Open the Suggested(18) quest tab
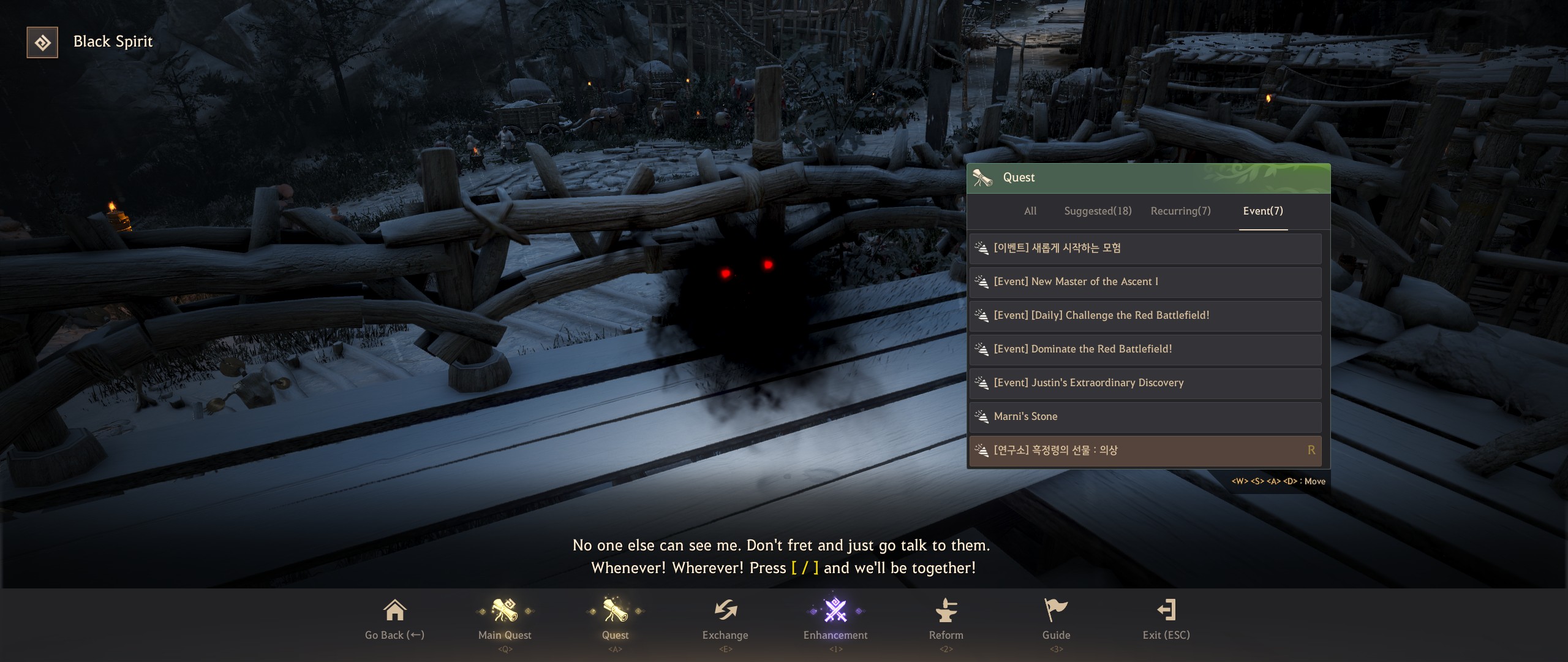The width and height of the screenshot is (1568, 662). 1098,211
